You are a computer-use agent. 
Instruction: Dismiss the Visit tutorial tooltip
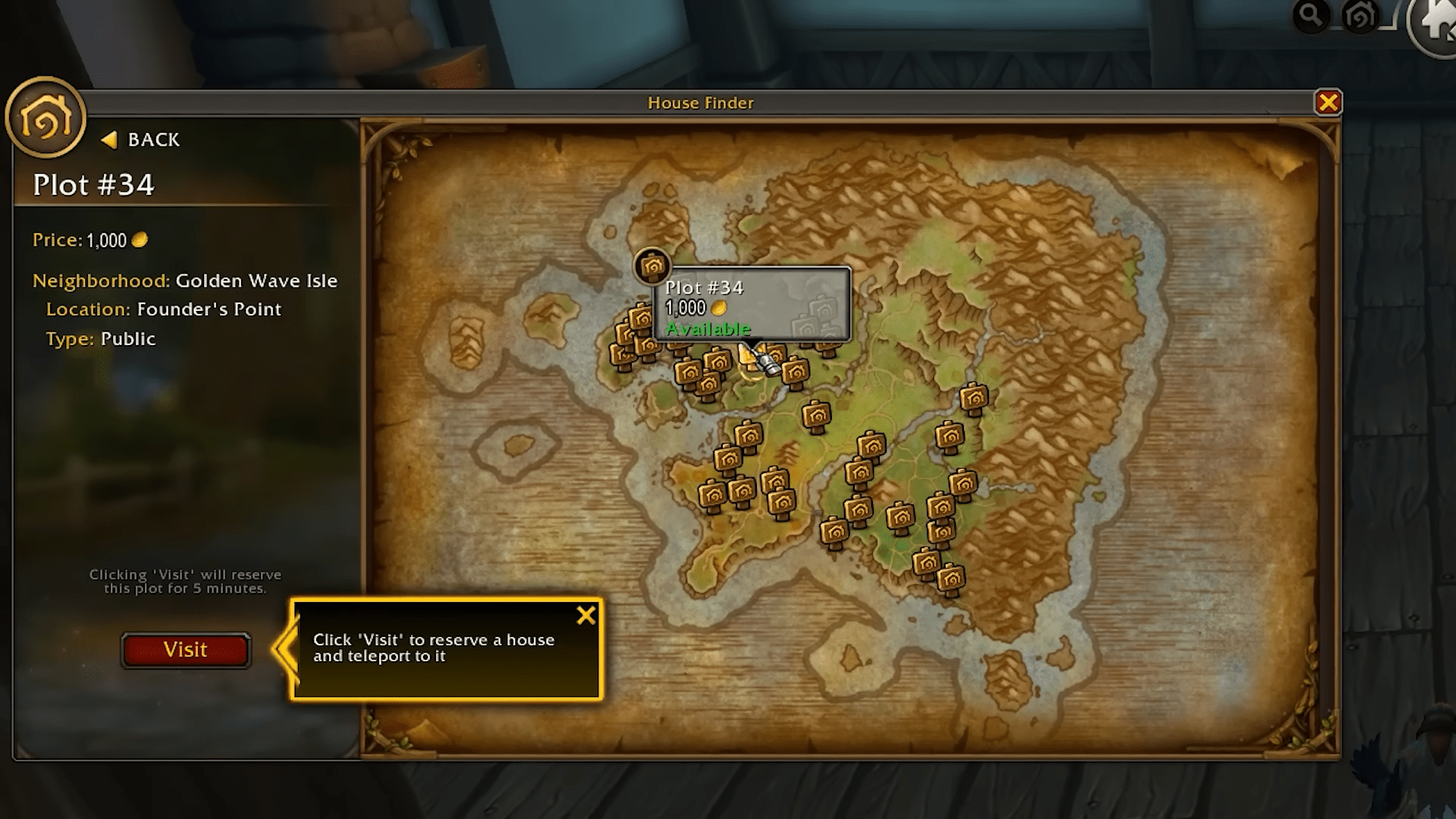(x=585, y=615)
